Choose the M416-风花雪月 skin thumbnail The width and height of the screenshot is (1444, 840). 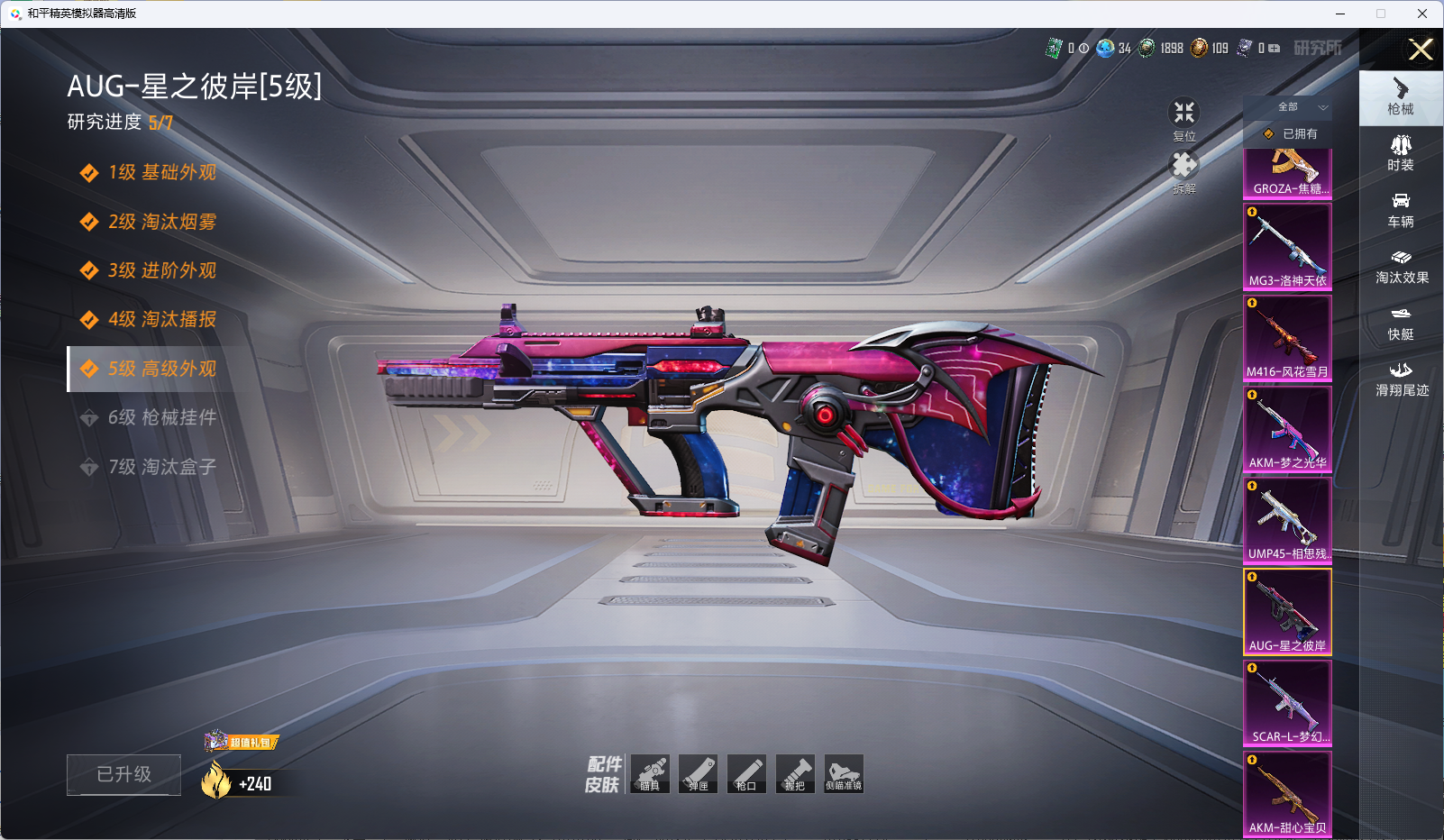tap(1287, 337)
